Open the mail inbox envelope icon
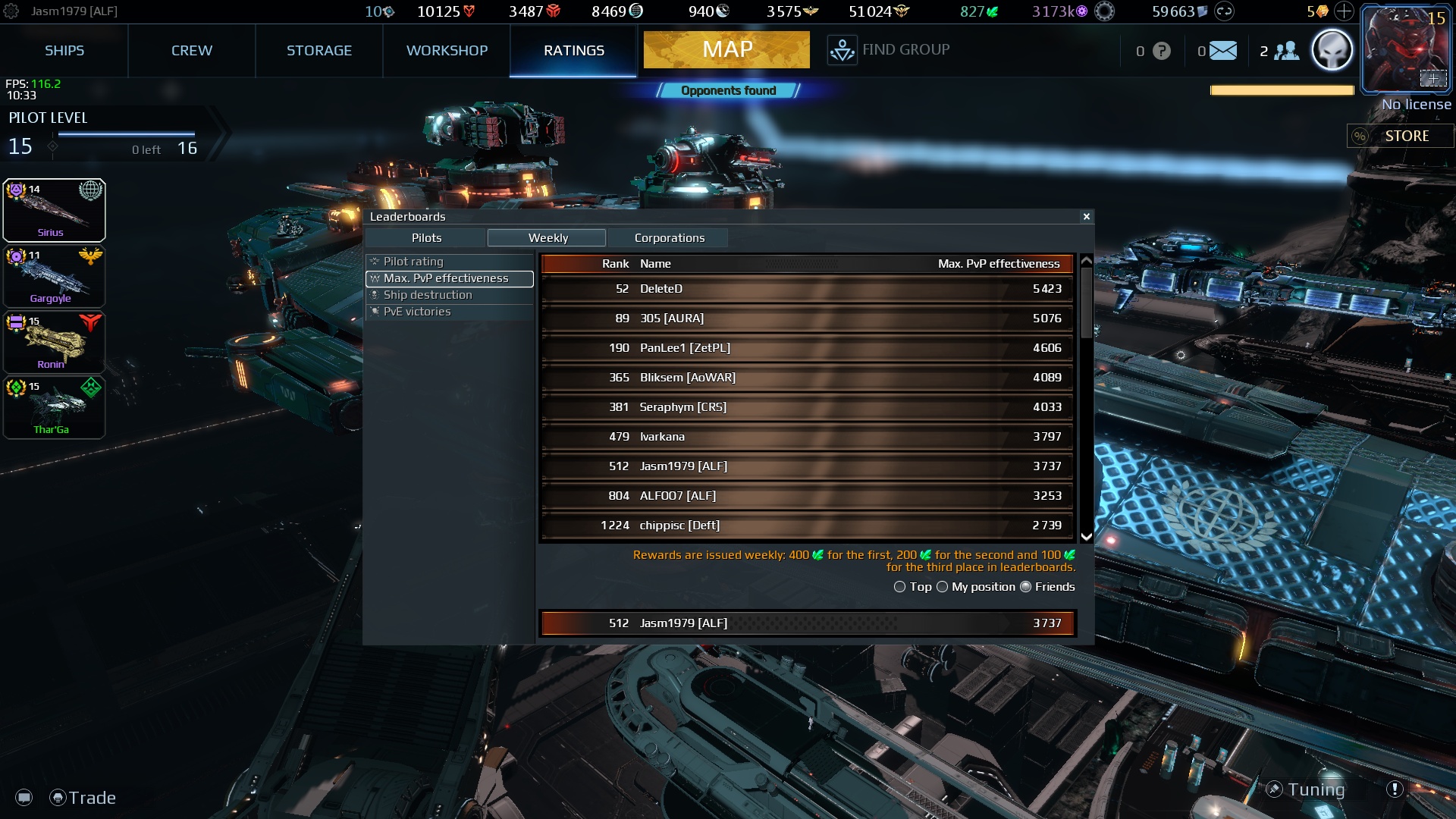Image resolution: width=1456 pixels, height=819 pixels. [1222, 51]
